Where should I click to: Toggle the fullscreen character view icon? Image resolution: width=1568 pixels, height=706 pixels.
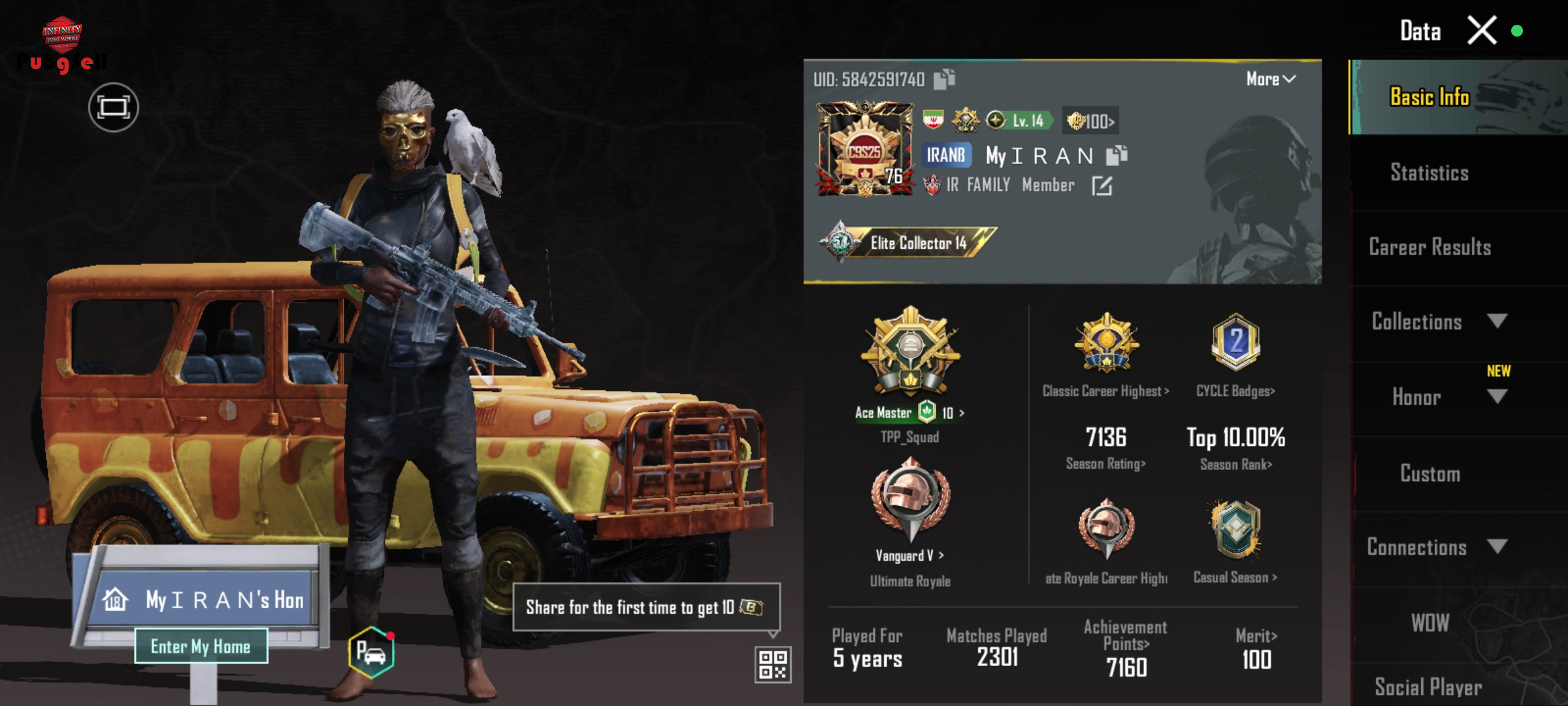tap(114, 107)
